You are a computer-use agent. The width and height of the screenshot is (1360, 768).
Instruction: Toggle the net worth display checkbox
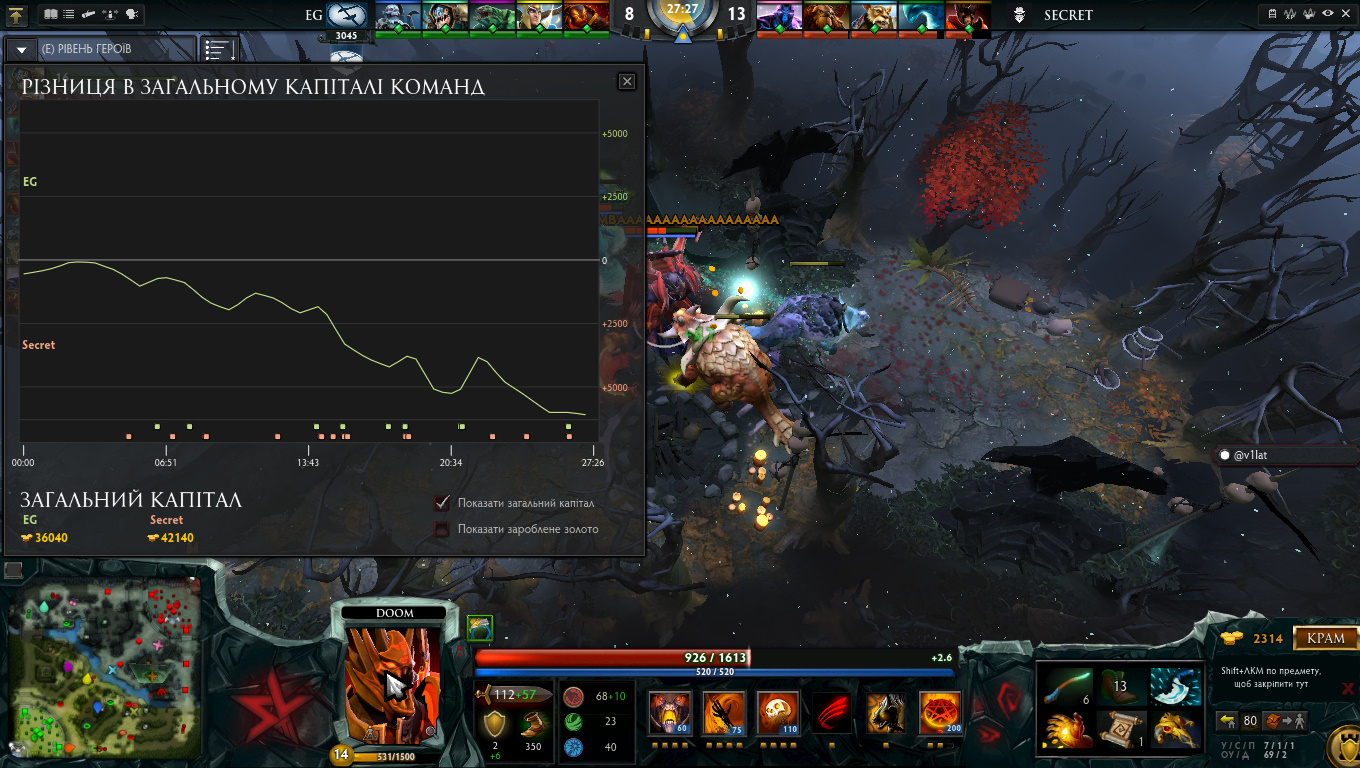point(442,502)
